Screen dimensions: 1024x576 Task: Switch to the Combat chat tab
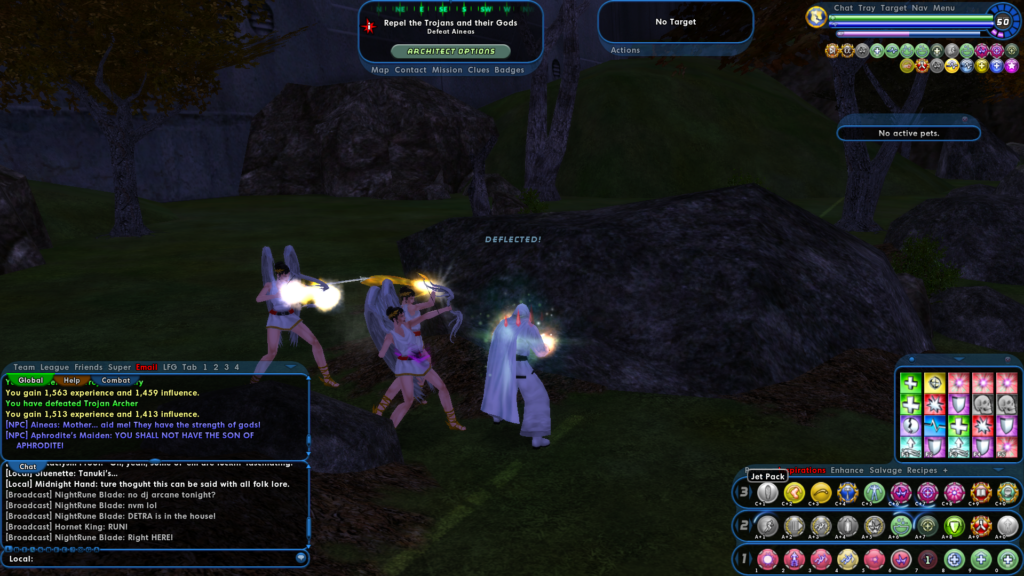(x=116, y=380)
